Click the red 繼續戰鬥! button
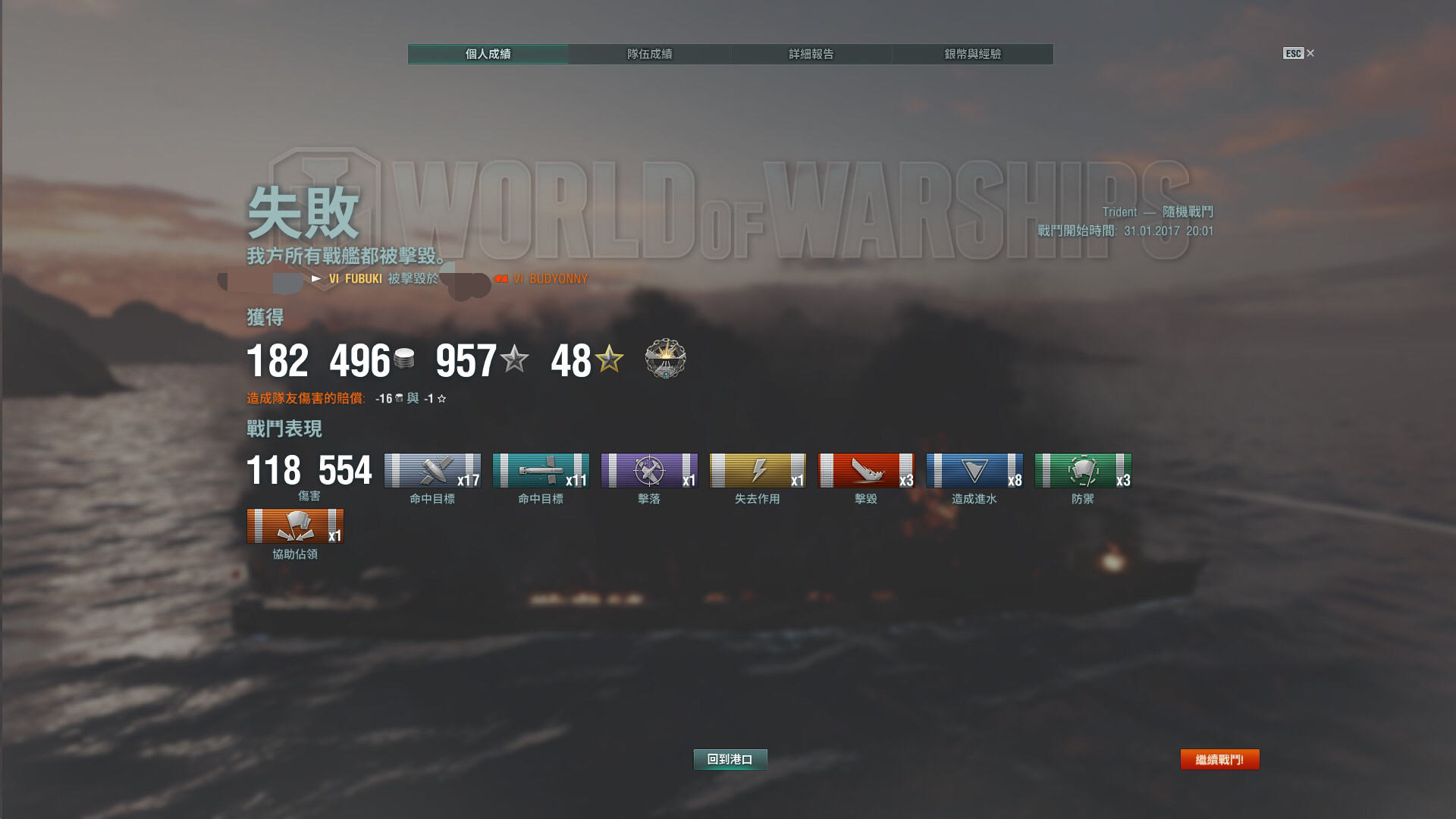This screenshot has height=819, width=1456. (x=1219, y=759)
